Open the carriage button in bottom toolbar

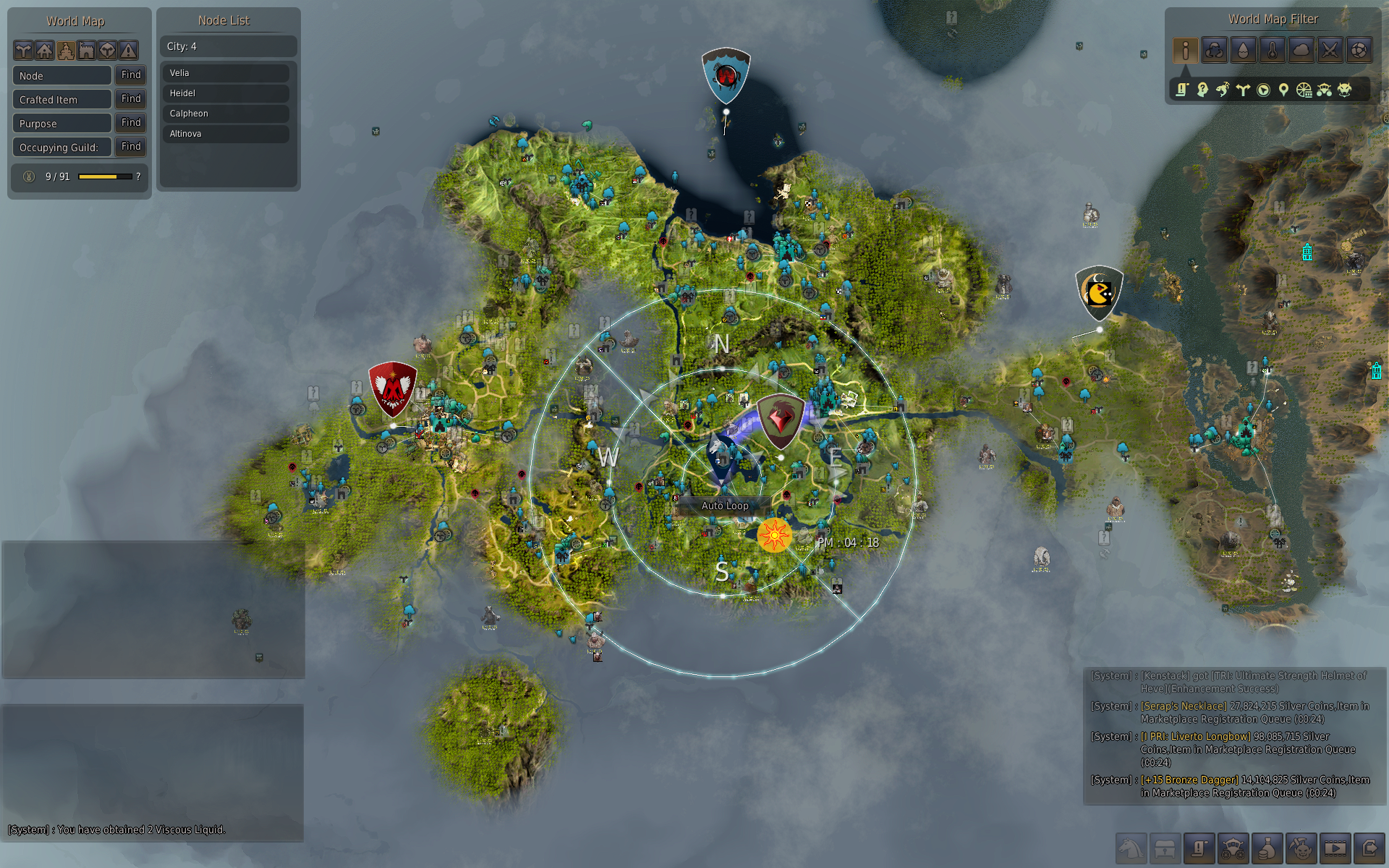pyautogui.click(x=1233, y=848)
